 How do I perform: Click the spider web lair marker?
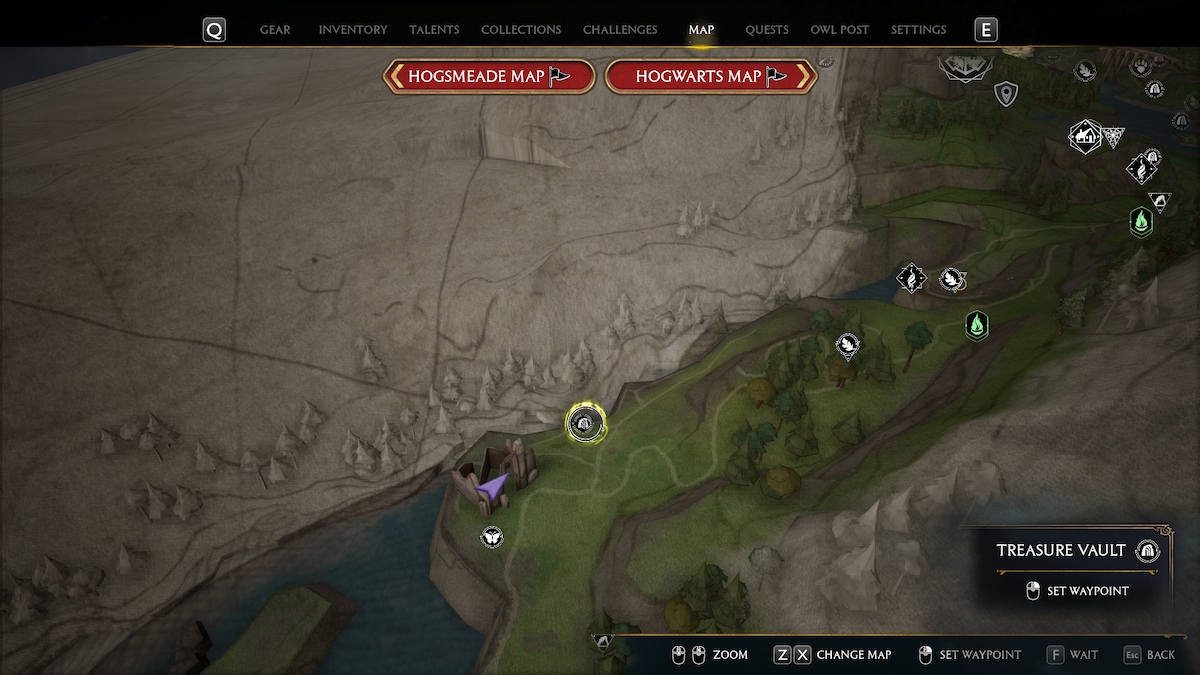coord(1113,137)
